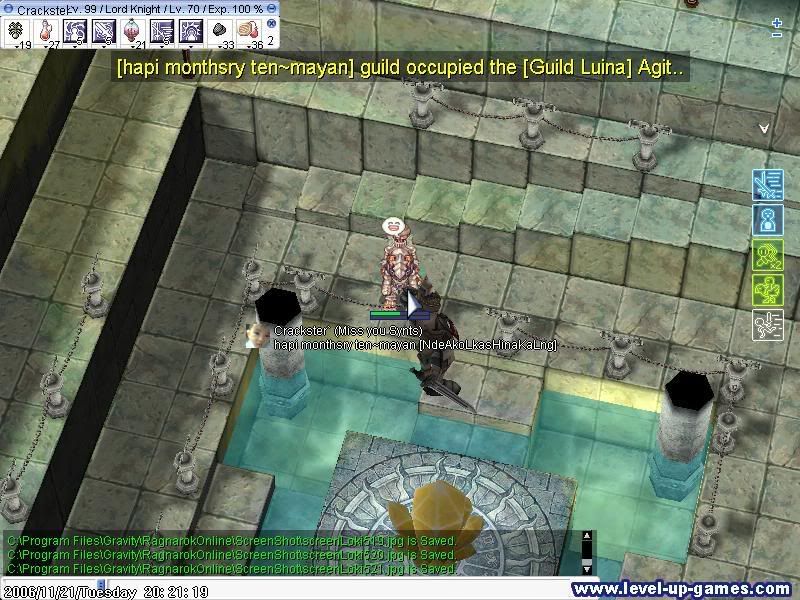Use the leaf item in the hotbar
The height and width of the screenshot is (600, 800).
click(x=17, y=31)
